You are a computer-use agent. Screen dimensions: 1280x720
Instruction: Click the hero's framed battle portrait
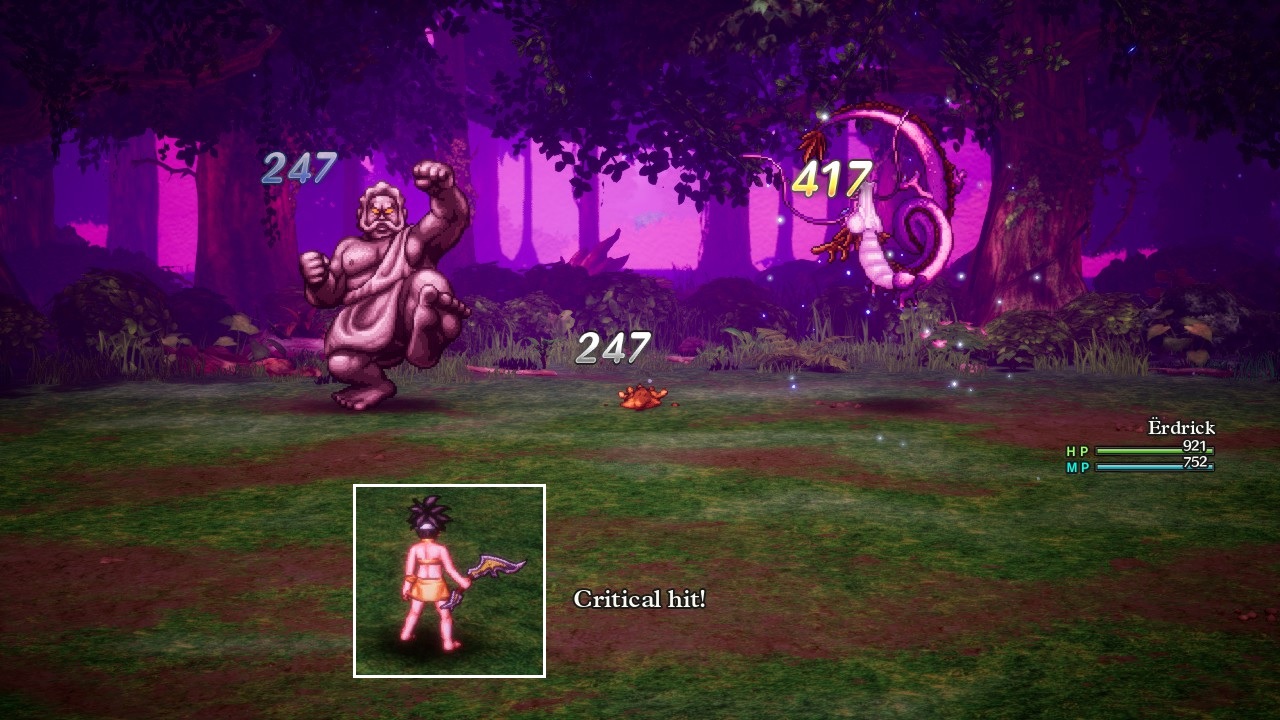(449, 581)
